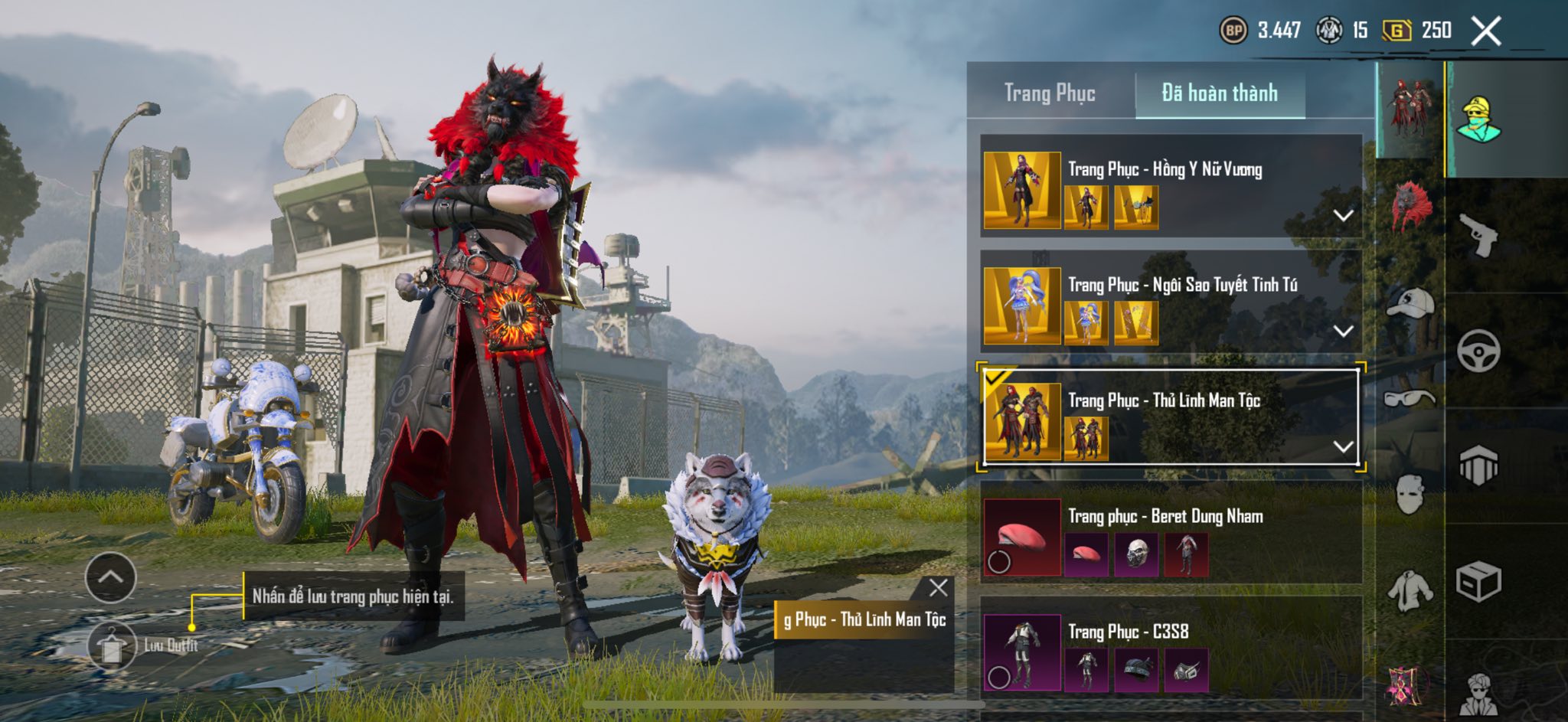This screenshot has width=1568, height=722.
Task: Expand the Hồng Y Nữ Vương row arrow
Action: 1343,216
